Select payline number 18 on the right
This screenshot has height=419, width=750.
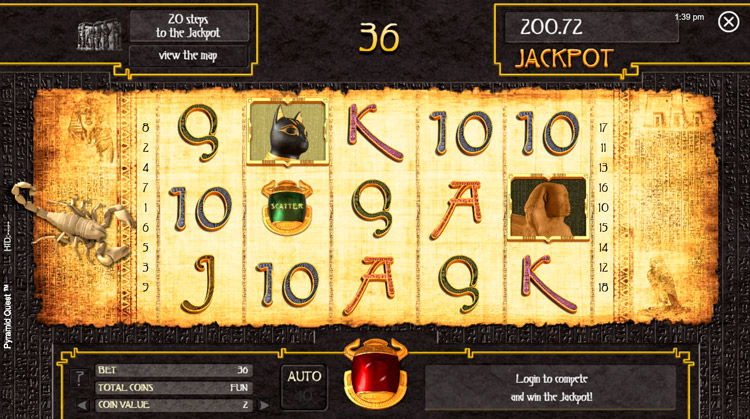click(603, 286)
